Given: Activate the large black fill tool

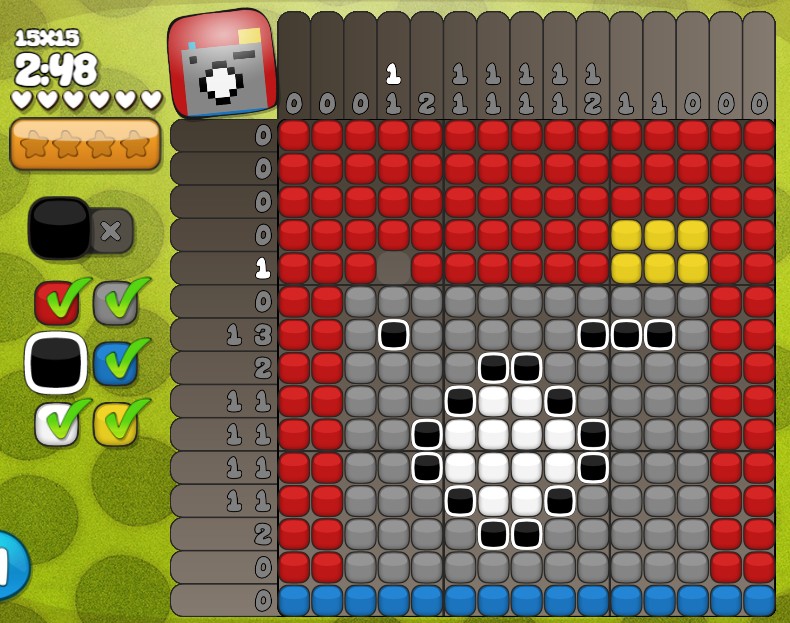Looking at the screenshot, I should (x=60, y=229).
